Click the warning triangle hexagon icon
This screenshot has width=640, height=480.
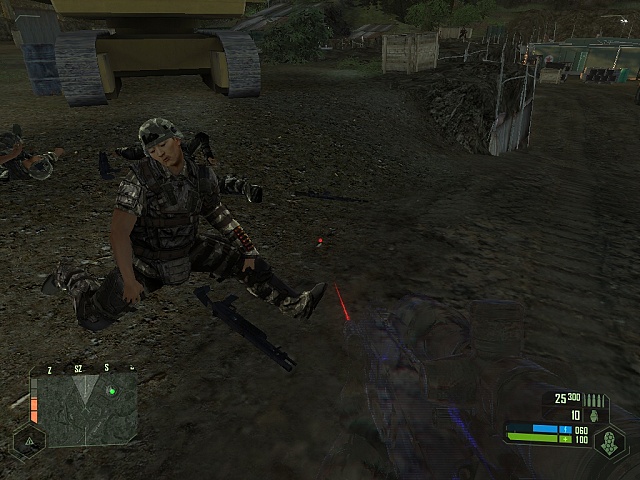(27, 439)
